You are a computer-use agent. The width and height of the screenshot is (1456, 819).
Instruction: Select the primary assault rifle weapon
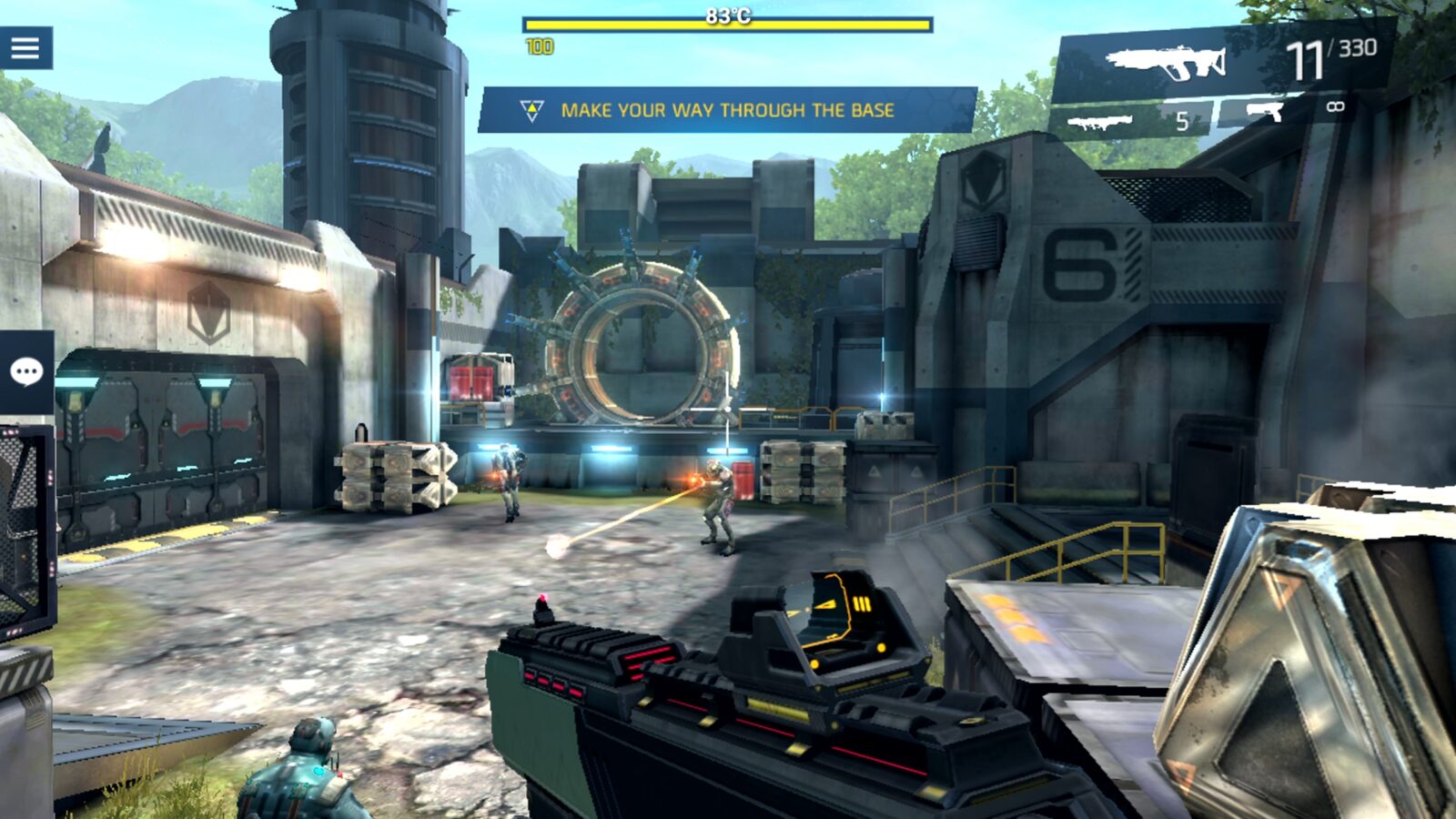click(1167, 62)
